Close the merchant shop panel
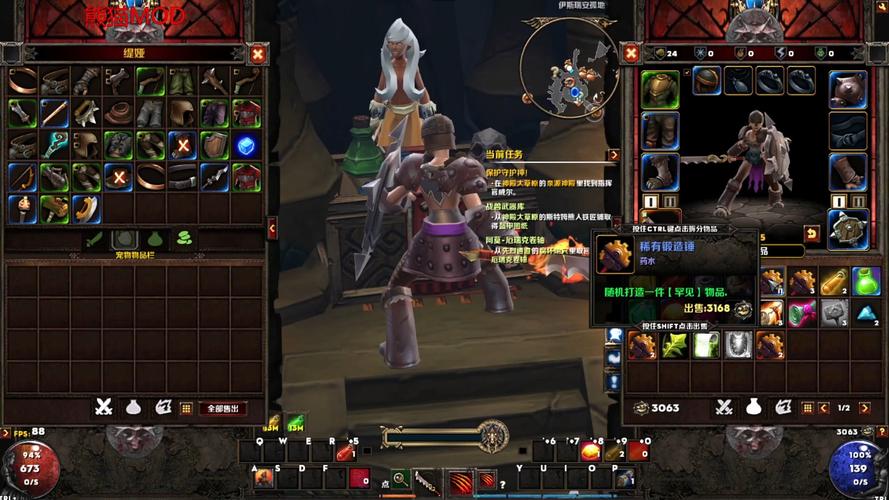This screenshot has width=889, height=500. click(258, 54)
